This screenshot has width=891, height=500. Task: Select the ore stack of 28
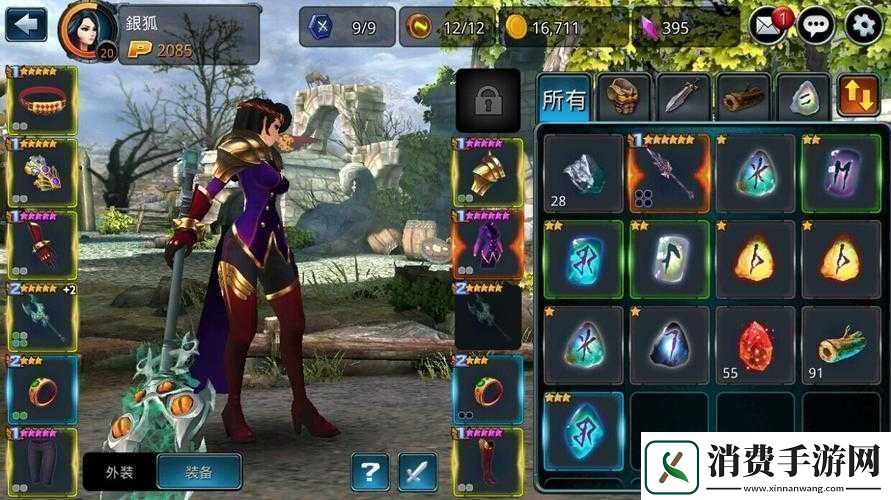[583, 174]
